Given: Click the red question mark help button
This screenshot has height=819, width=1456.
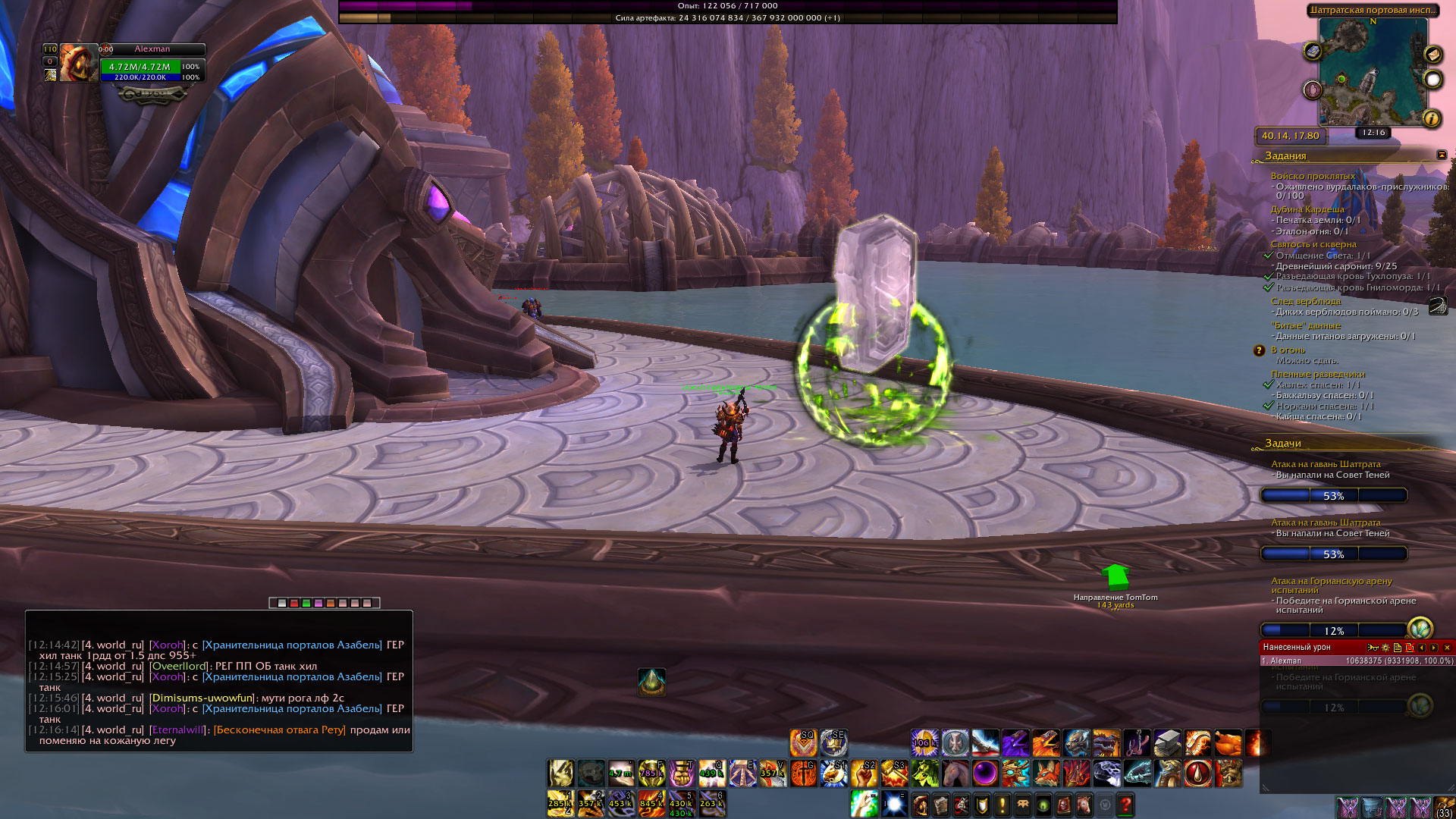Looking at the screenshot, I should pos(1125,804).
